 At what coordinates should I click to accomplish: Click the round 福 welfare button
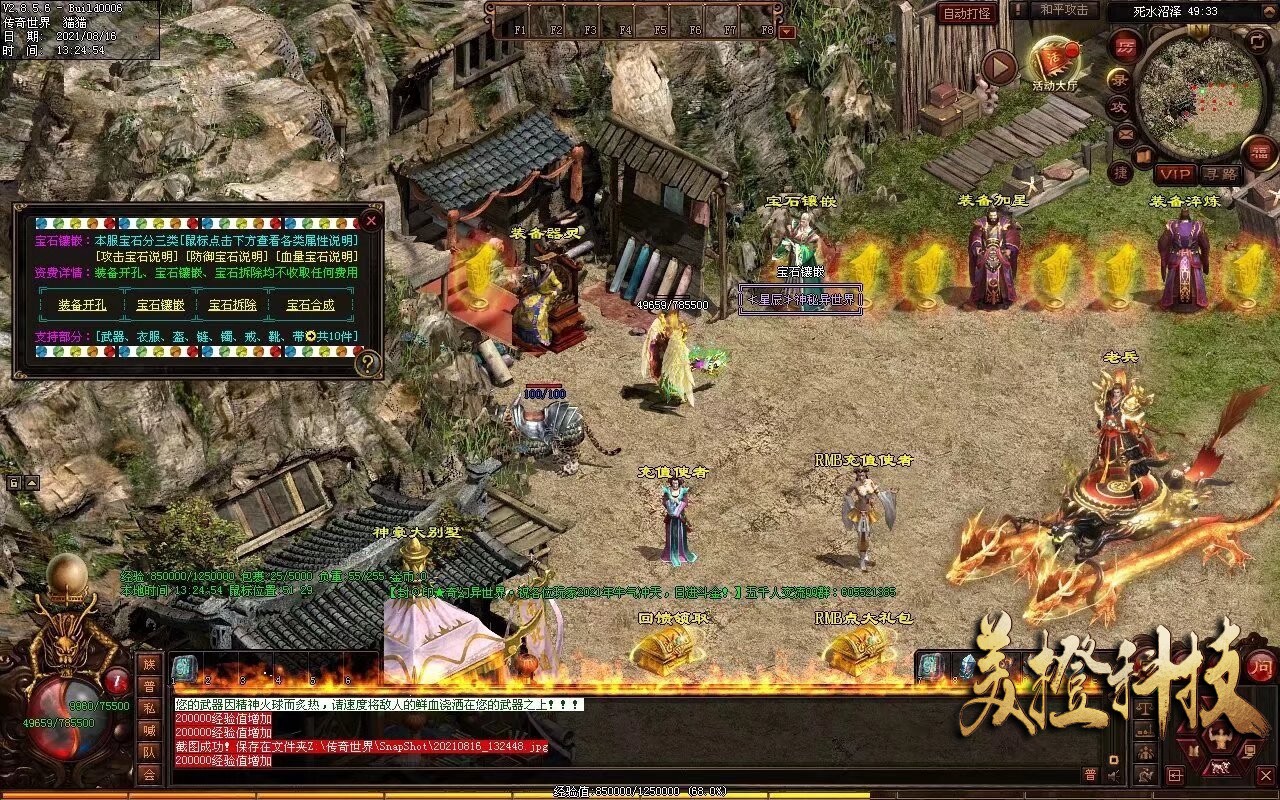(1258, 151)
